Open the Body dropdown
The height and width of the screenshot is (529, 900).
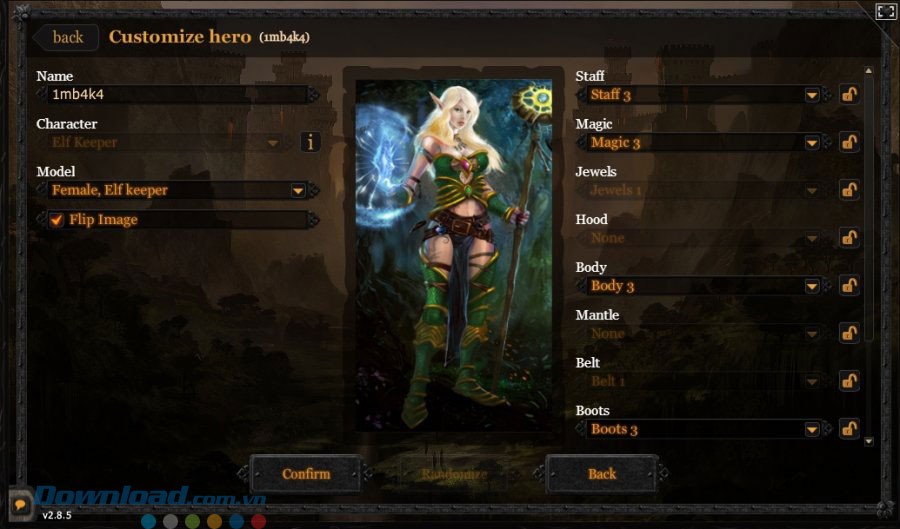(x=812, y=286)
